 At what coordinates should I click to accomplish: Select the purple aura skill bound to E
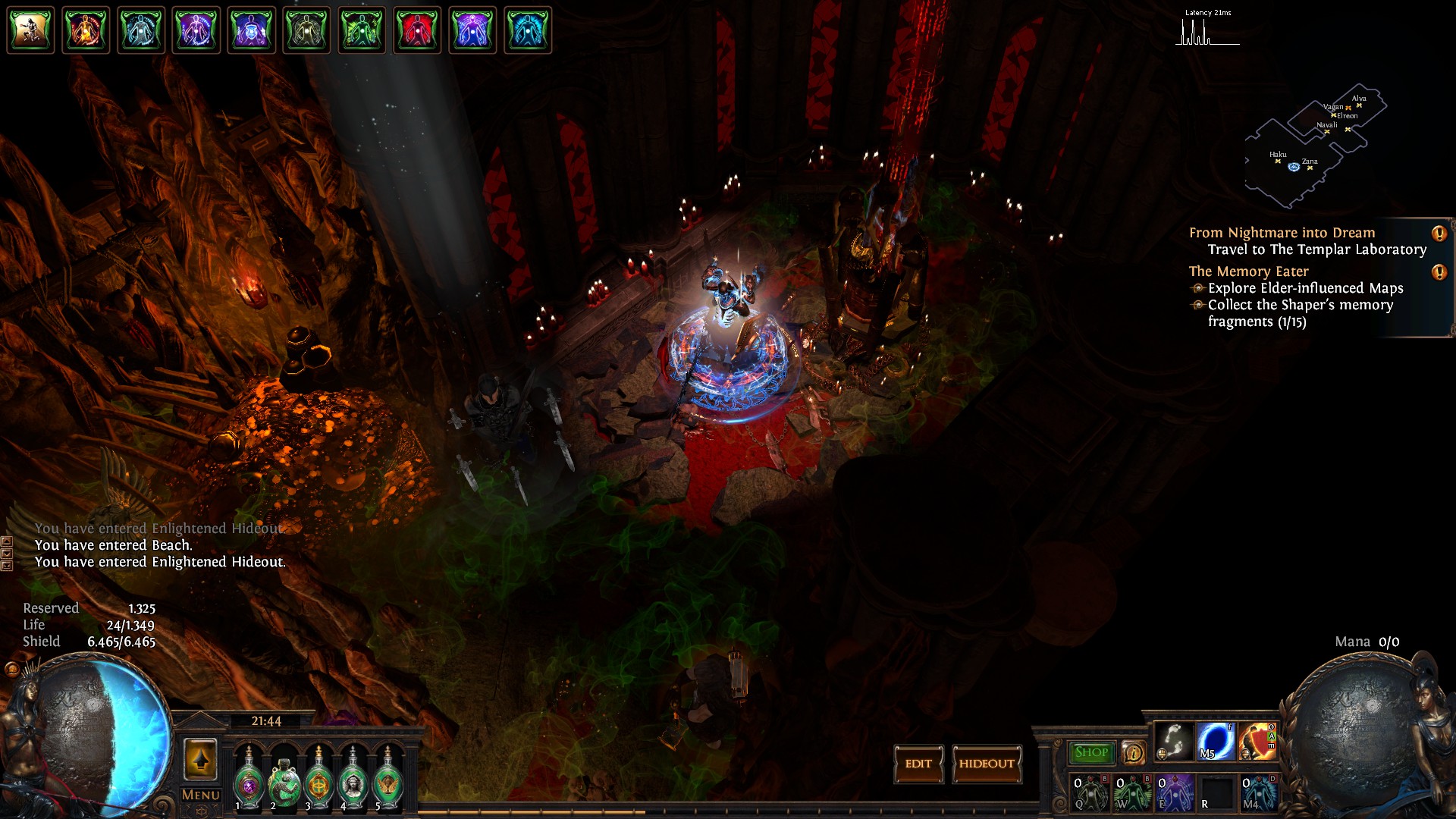pos(1174,792)
